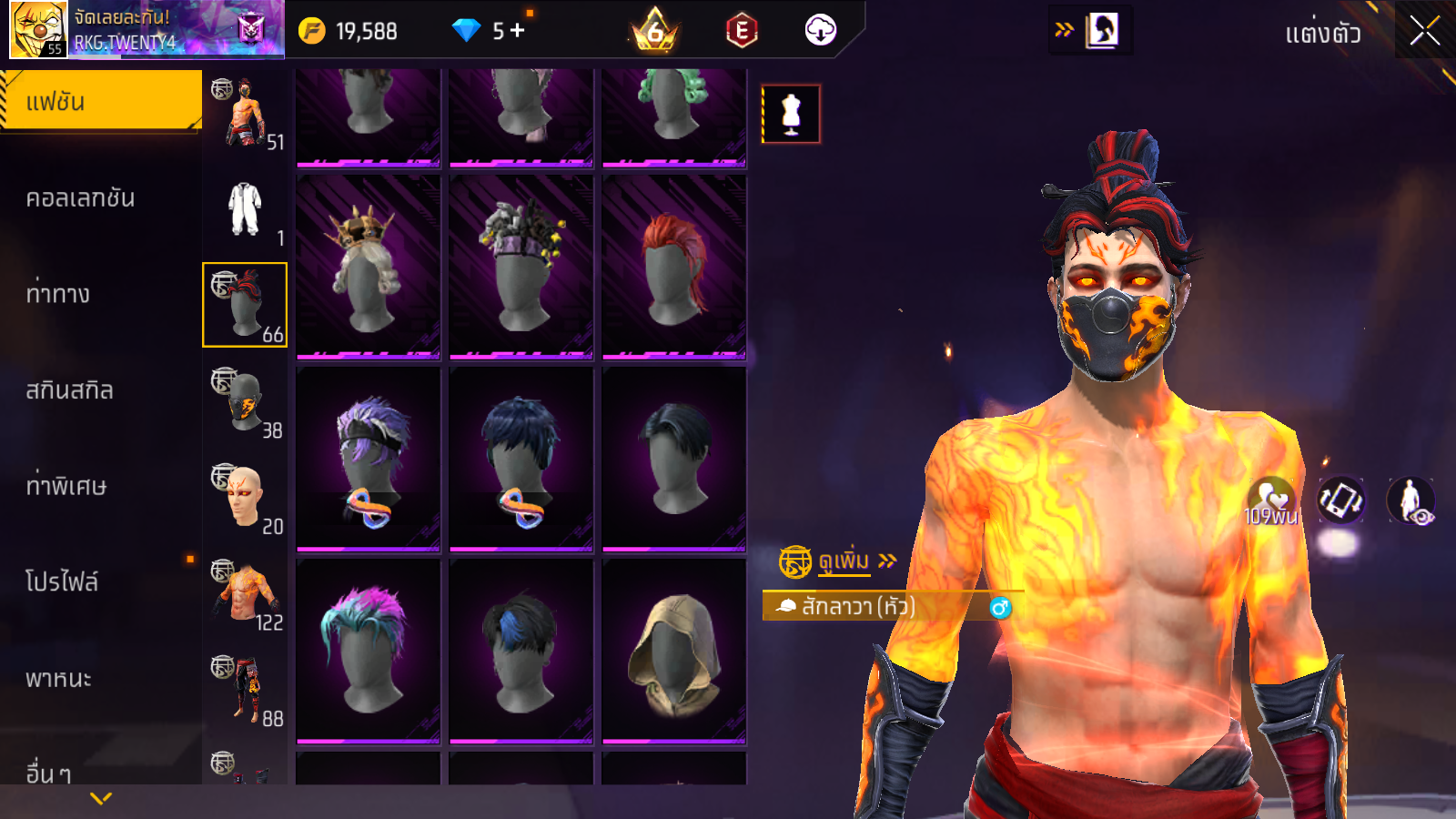Add more diamonds with the plus button
1456x819 pixels.
(518, 31)
